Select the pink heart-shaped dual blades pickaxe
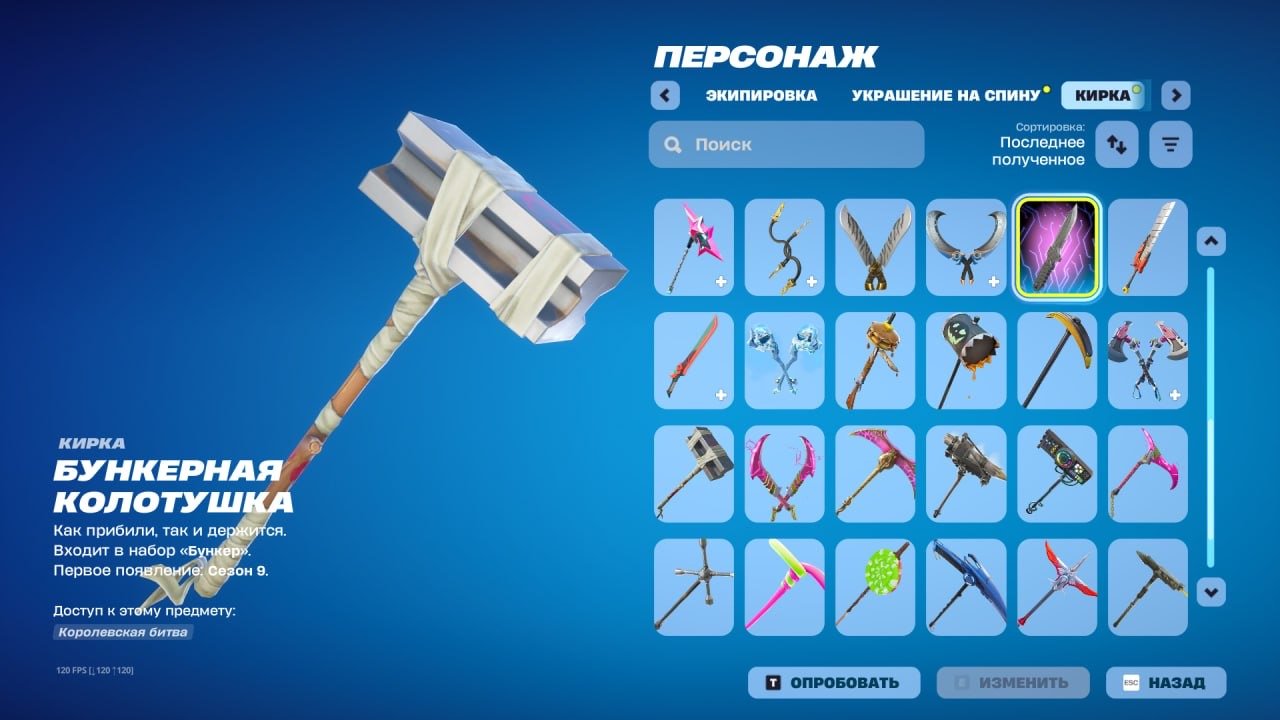This screenshot has width=1280, height=720. [x=784, y=475]
